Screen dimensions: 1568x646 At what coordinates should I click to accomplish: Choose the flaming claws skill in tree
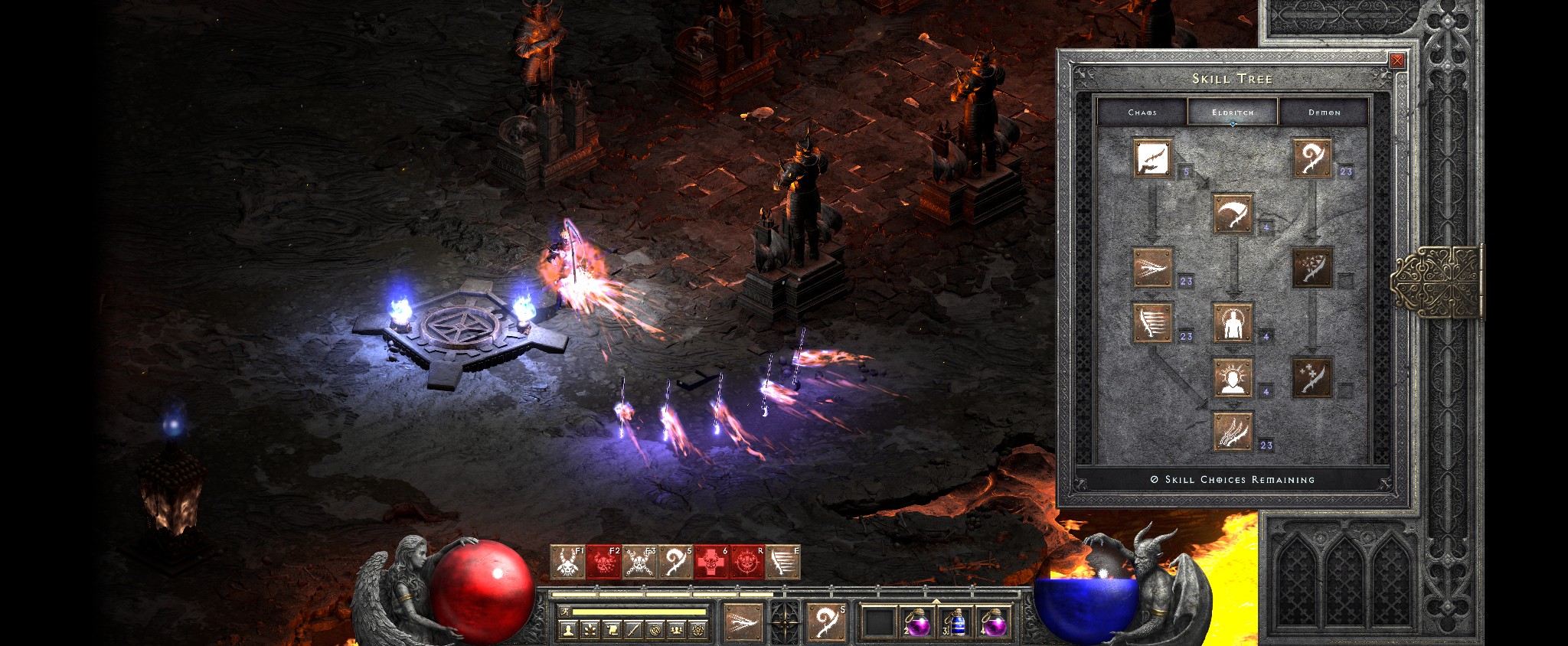coord(1233,432)
